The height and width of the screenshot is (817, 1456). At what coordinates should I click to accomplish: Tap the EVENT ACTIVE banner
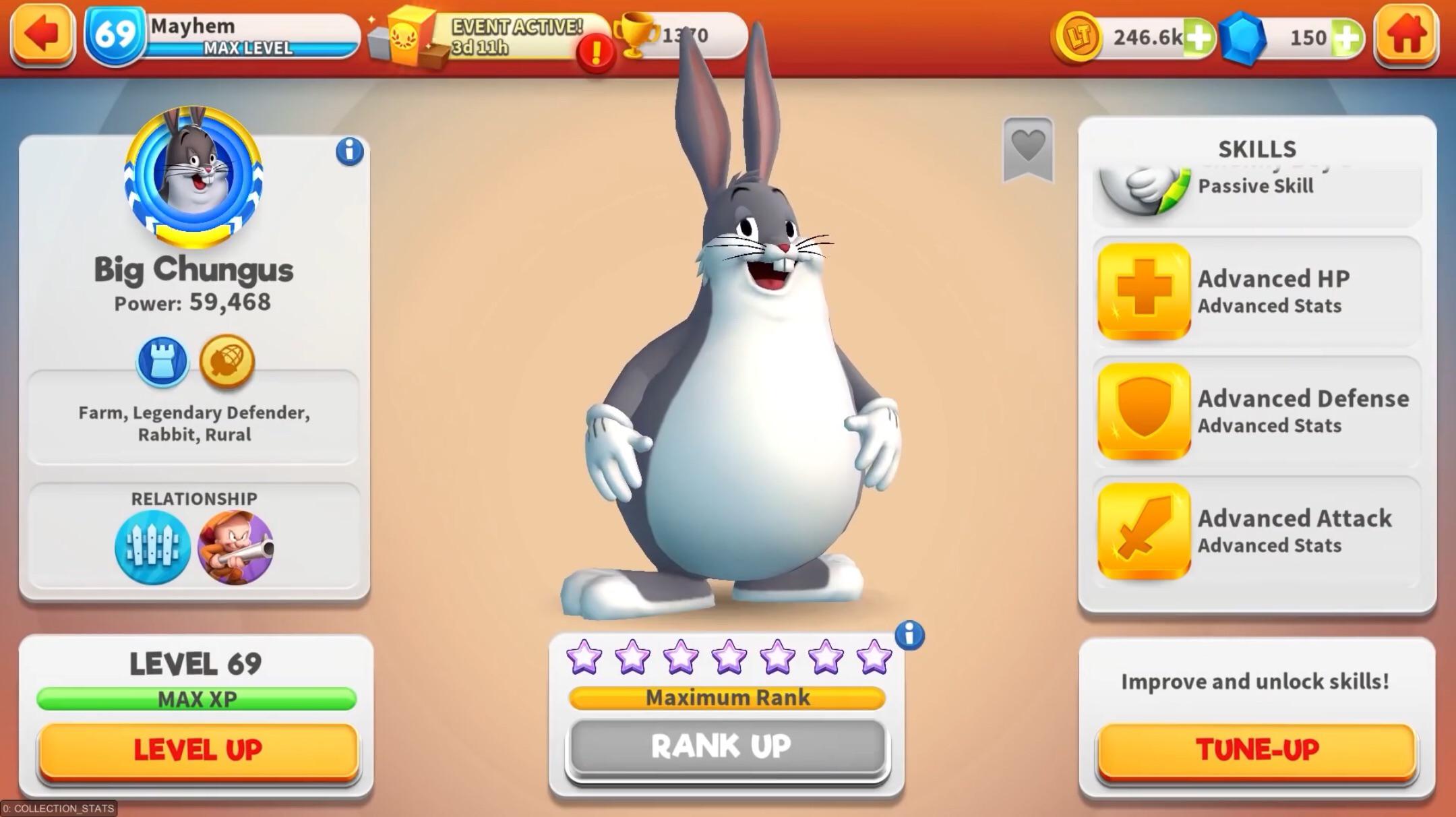coord(516,34)
